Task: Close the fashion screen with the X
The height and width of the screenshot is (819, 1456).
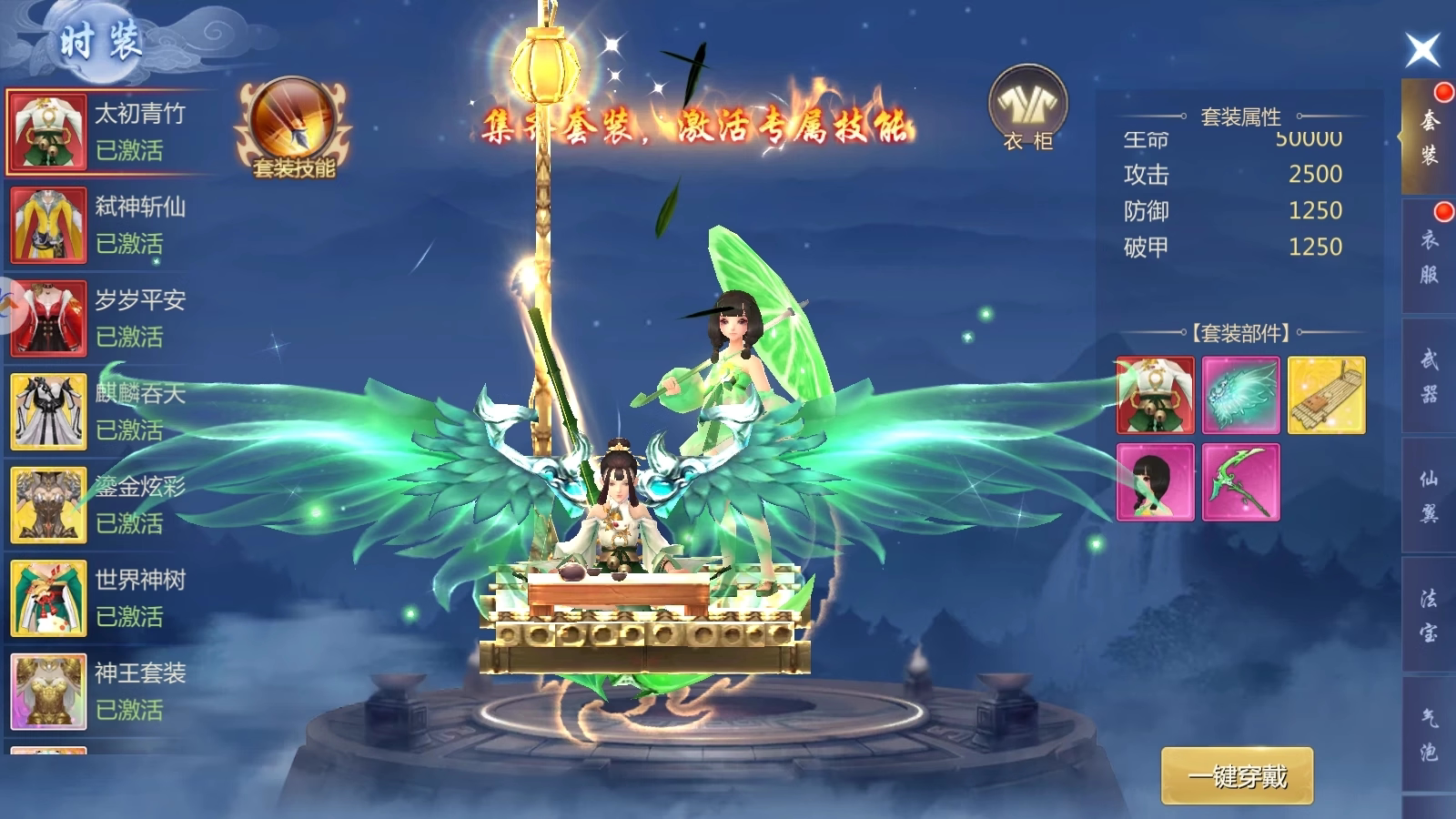Action: [x=1422, y=49]
